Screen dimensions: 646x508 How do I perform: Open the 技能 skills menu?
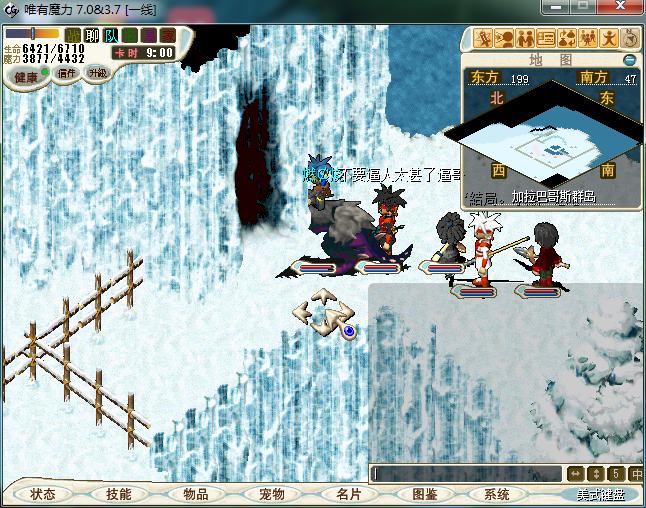click(x=119, y=494)
